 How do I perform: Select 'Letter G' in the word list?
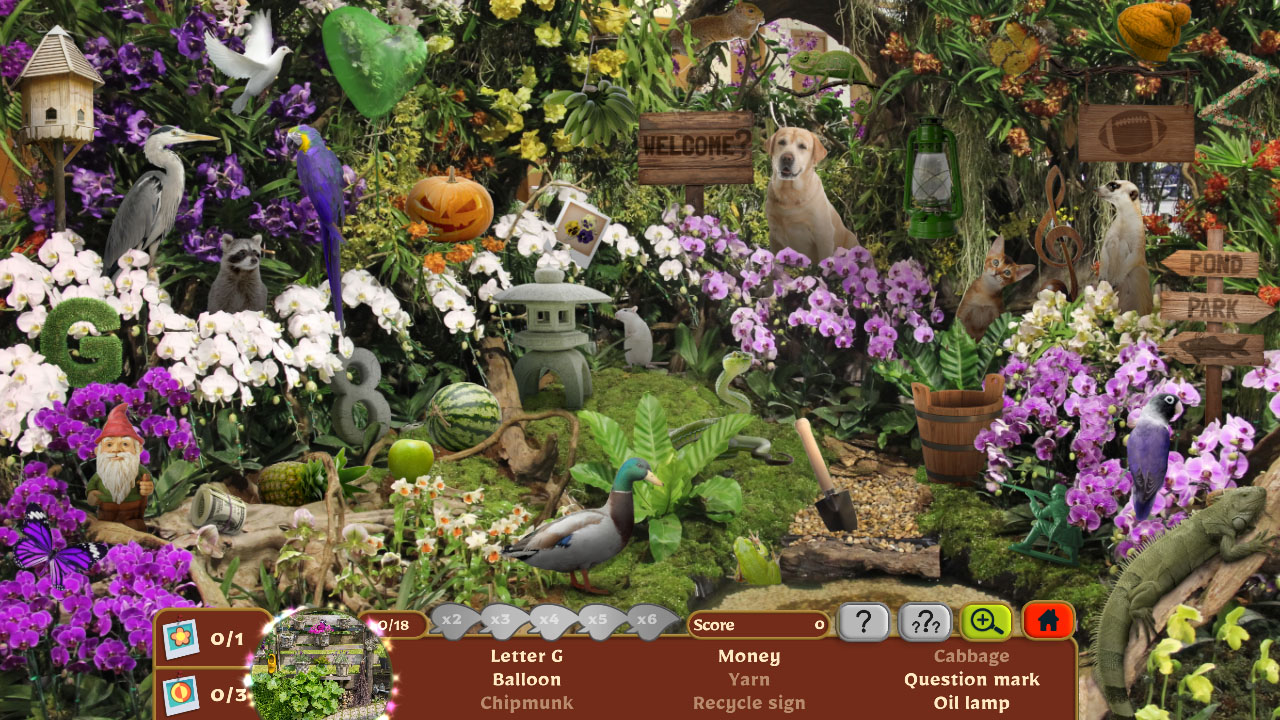[x=527, y=656]
